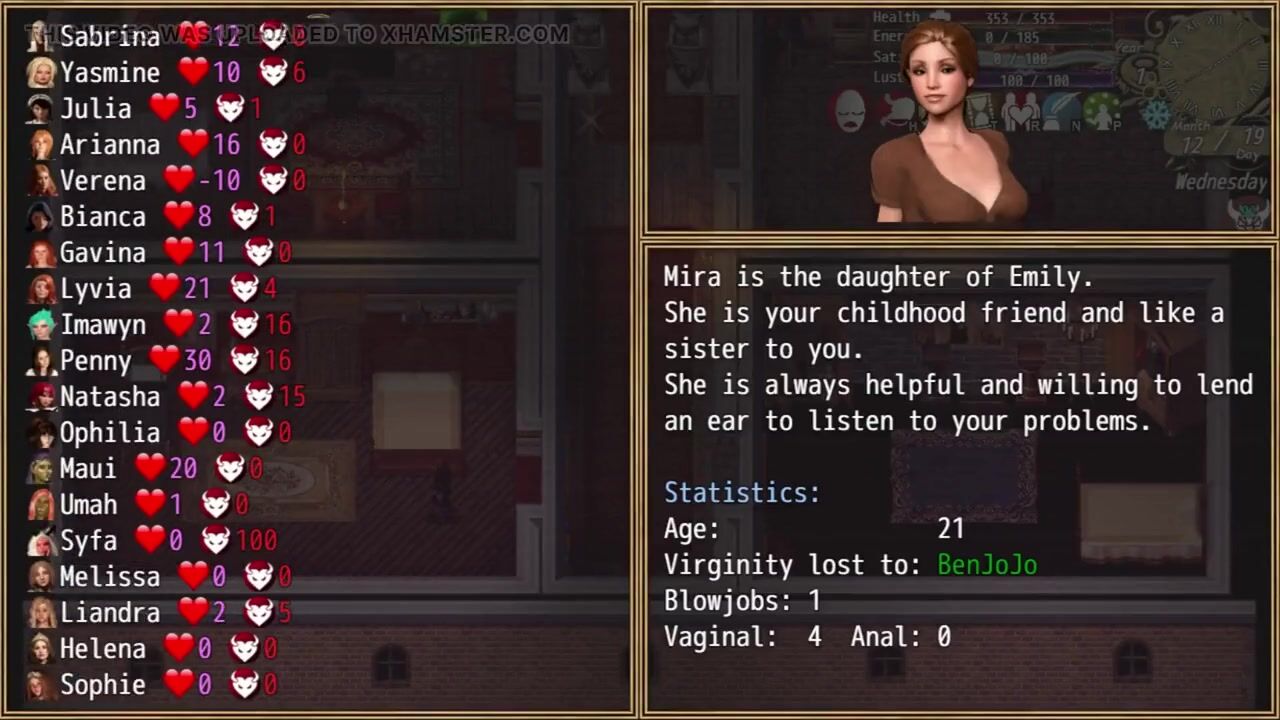Choose Liandra from the character list
1280x720 pixels.
click(109, 613)
